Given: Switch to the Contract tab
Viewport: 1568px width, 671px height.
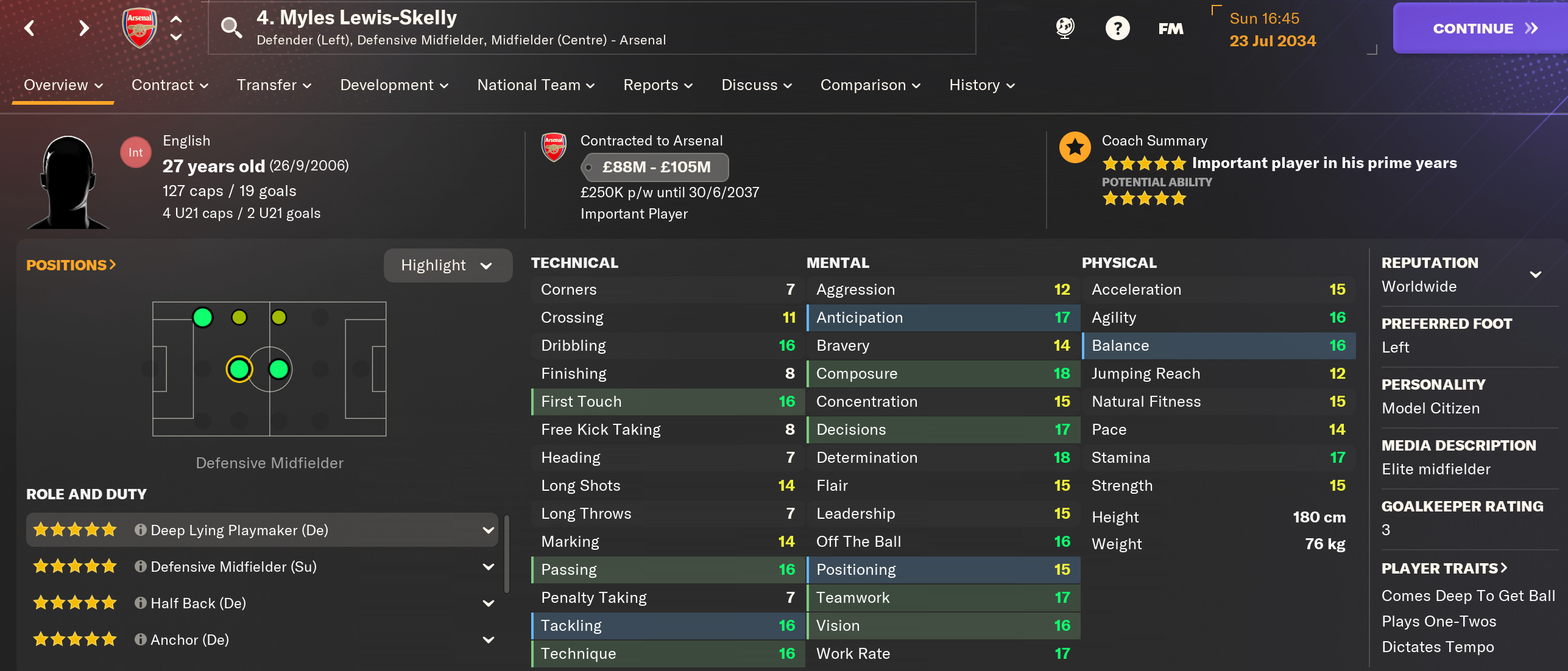Looking at the screenshot, I should click(163, 85).
